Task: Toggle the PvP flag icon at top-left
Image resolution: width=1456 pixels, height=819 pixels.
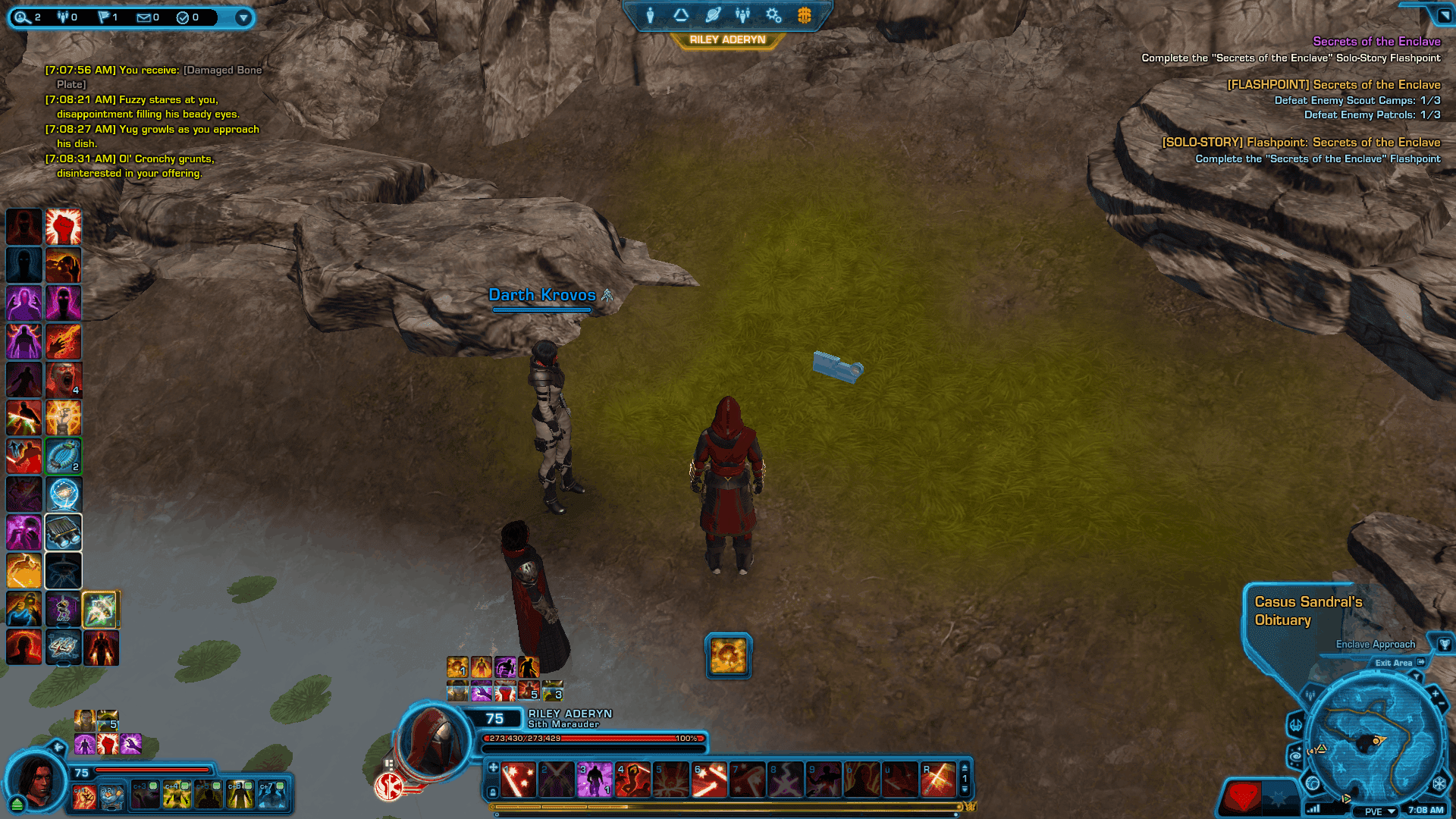Action: point(104,17)
